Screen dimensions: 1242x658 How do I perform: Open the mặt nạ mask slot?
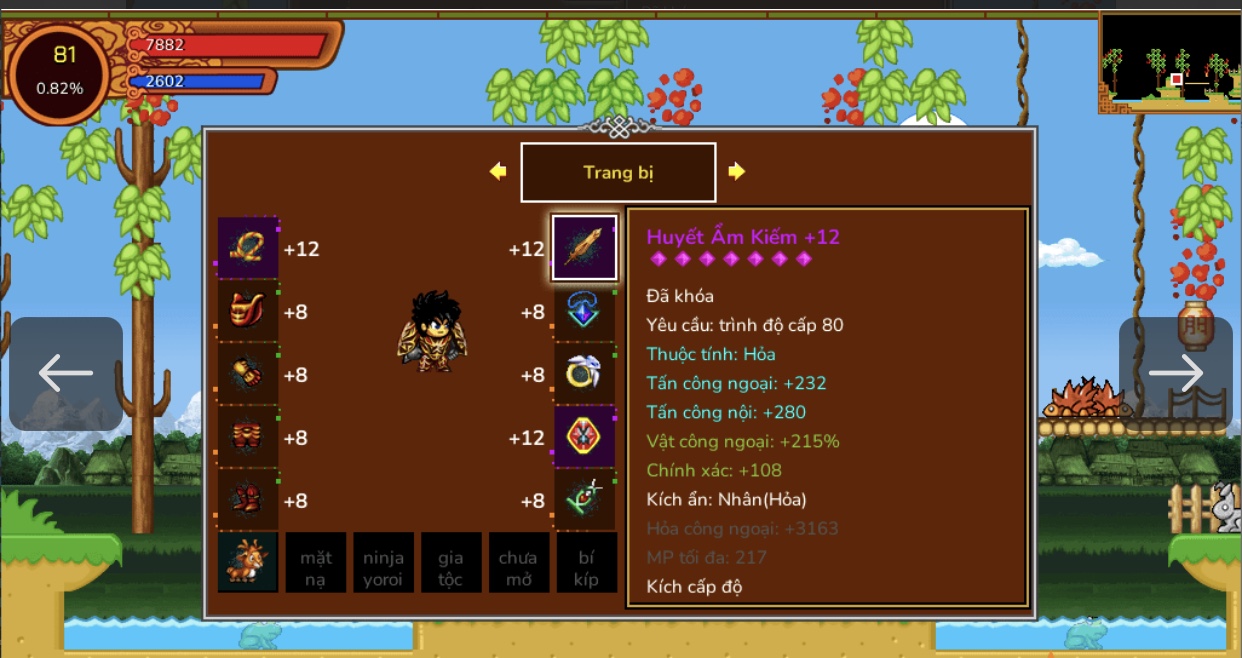click(316, 563)
